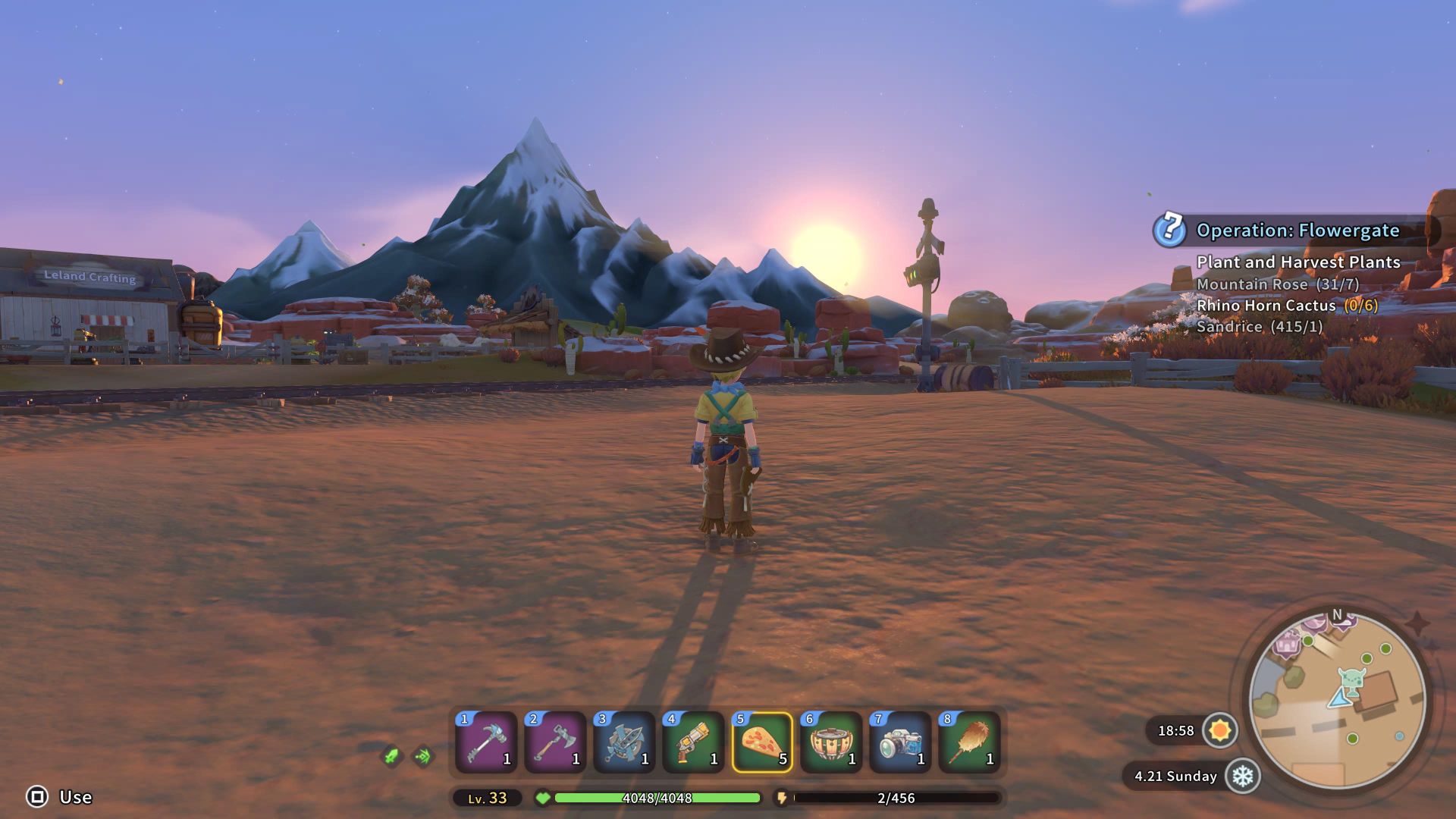The height and width of the screenshot is (819, 1456).
Task: Click the green arrow buff icon
Action: point(423,756)
